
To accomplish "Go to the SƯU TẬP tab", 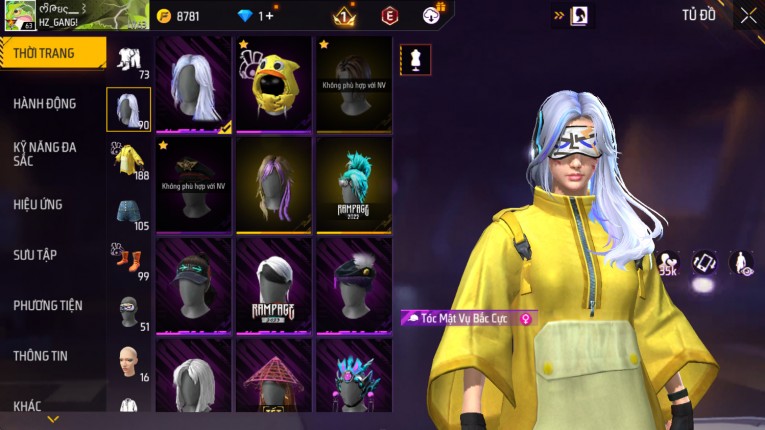I will pos(37,255).
